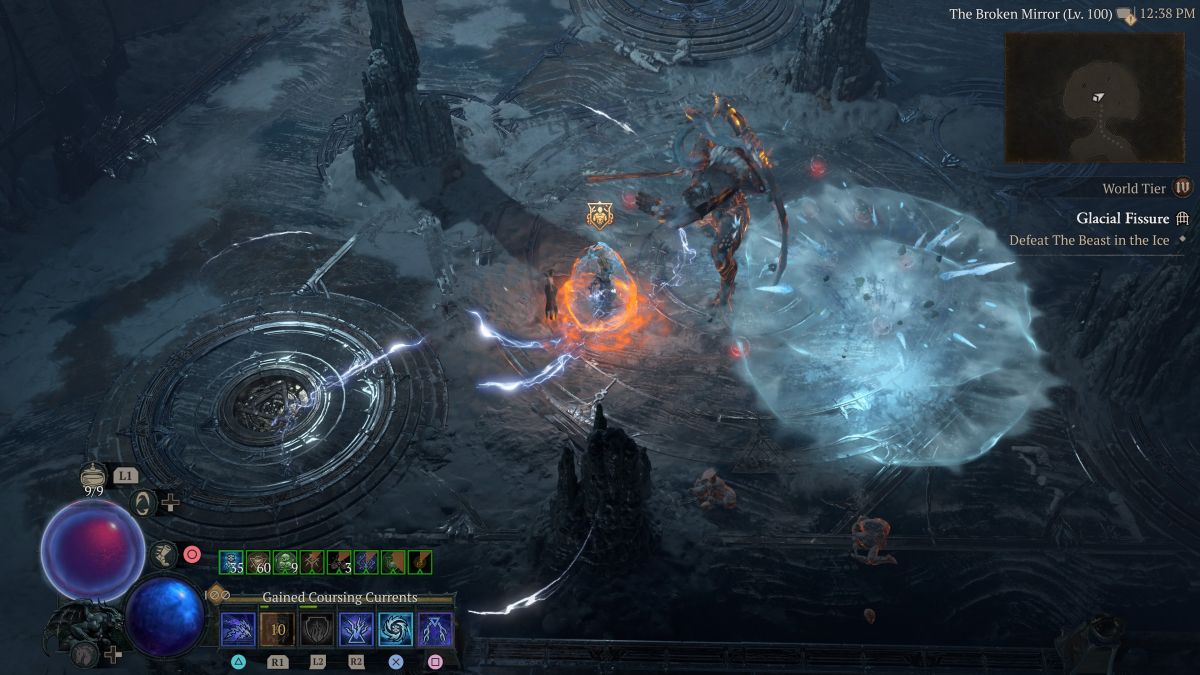Open the chat notification icon
Screen dimensions: 1200x675
click(1126, 15)
